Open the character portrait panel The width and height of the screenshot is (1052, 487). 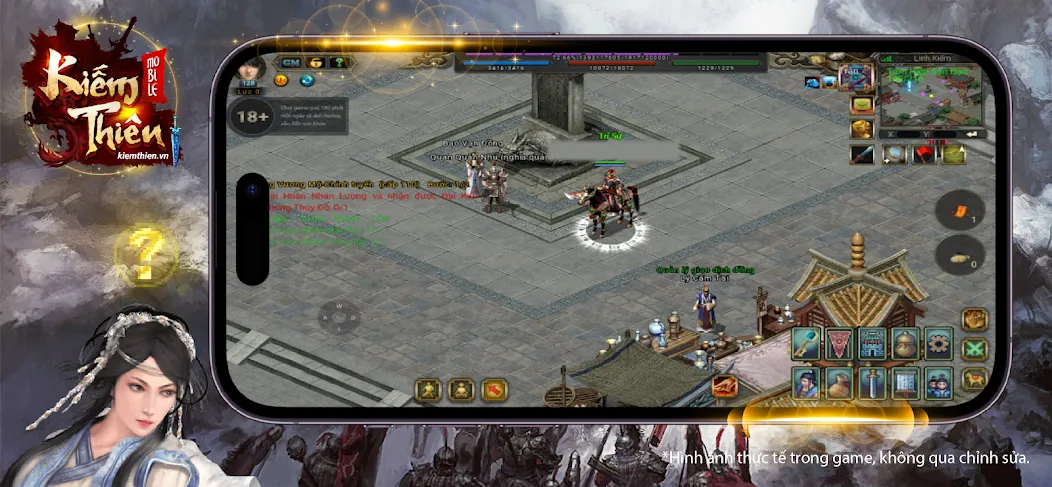(248, 69)
